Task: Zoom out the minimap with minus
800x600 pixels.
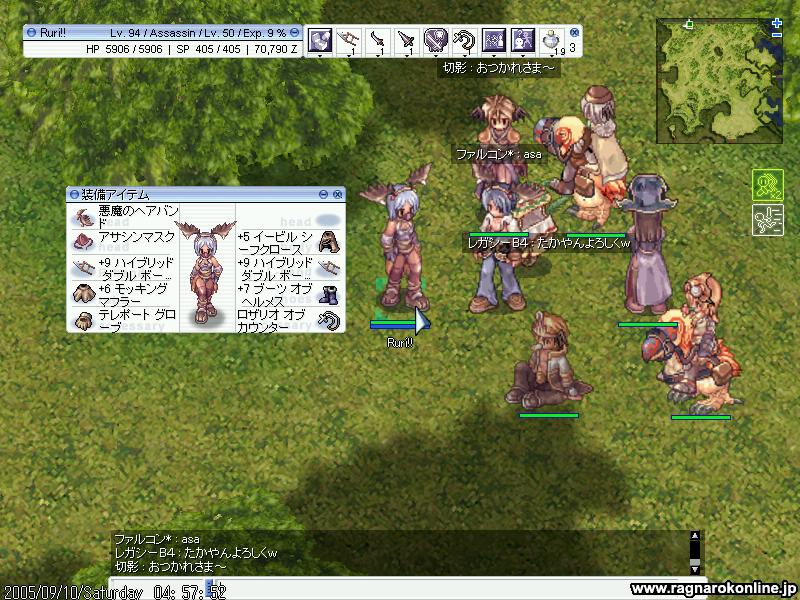Action: pyautogui.click(x=777, y=35)
